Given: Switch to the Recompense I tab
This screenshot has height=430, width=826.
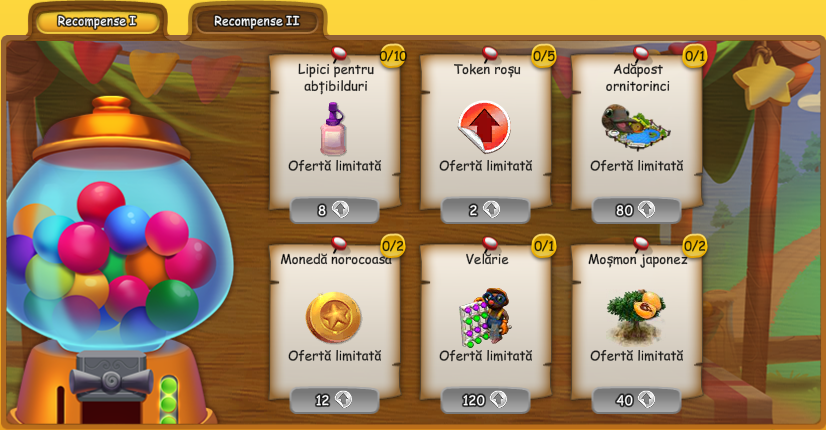Looking at the screenshot, I should [97, 21].
